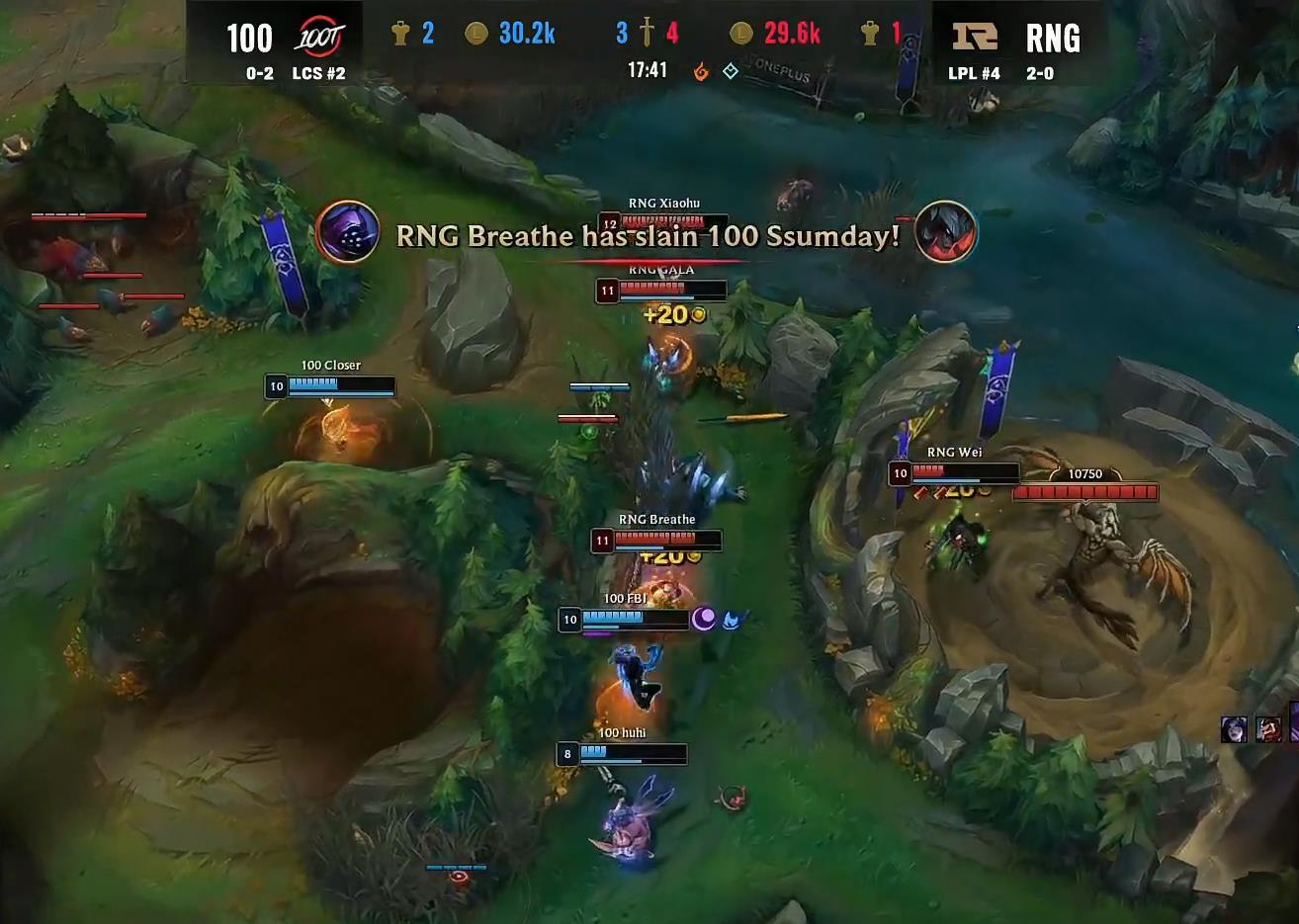1299x924 pixels.
Task: Click the wing buff icon beside FBI's moon icon
Action: (732, 620)
